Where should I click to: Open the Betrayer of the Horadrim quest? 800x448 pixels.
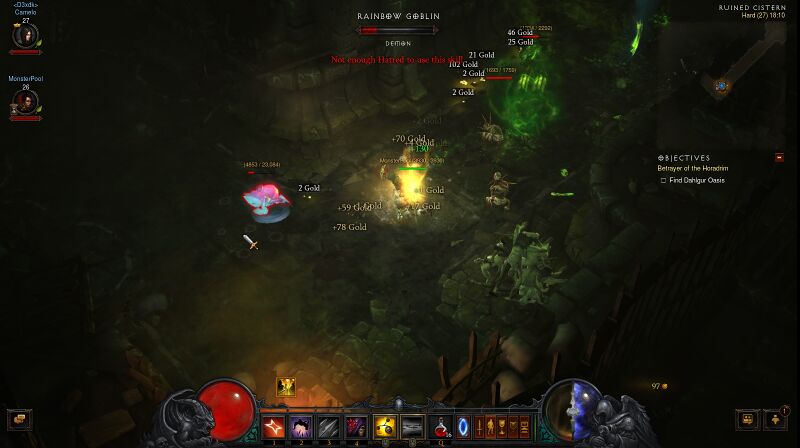(690, 168)
